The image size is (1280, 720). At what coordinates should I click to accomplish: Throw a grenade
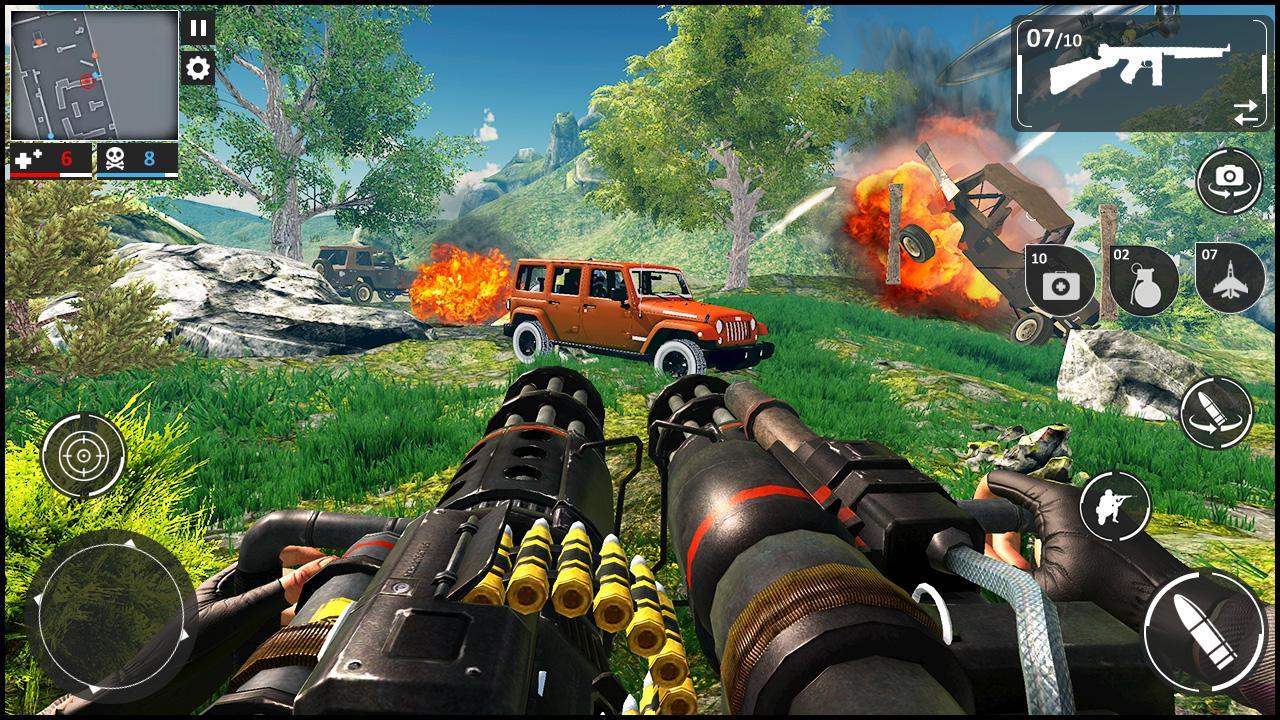click(1144, 279)
